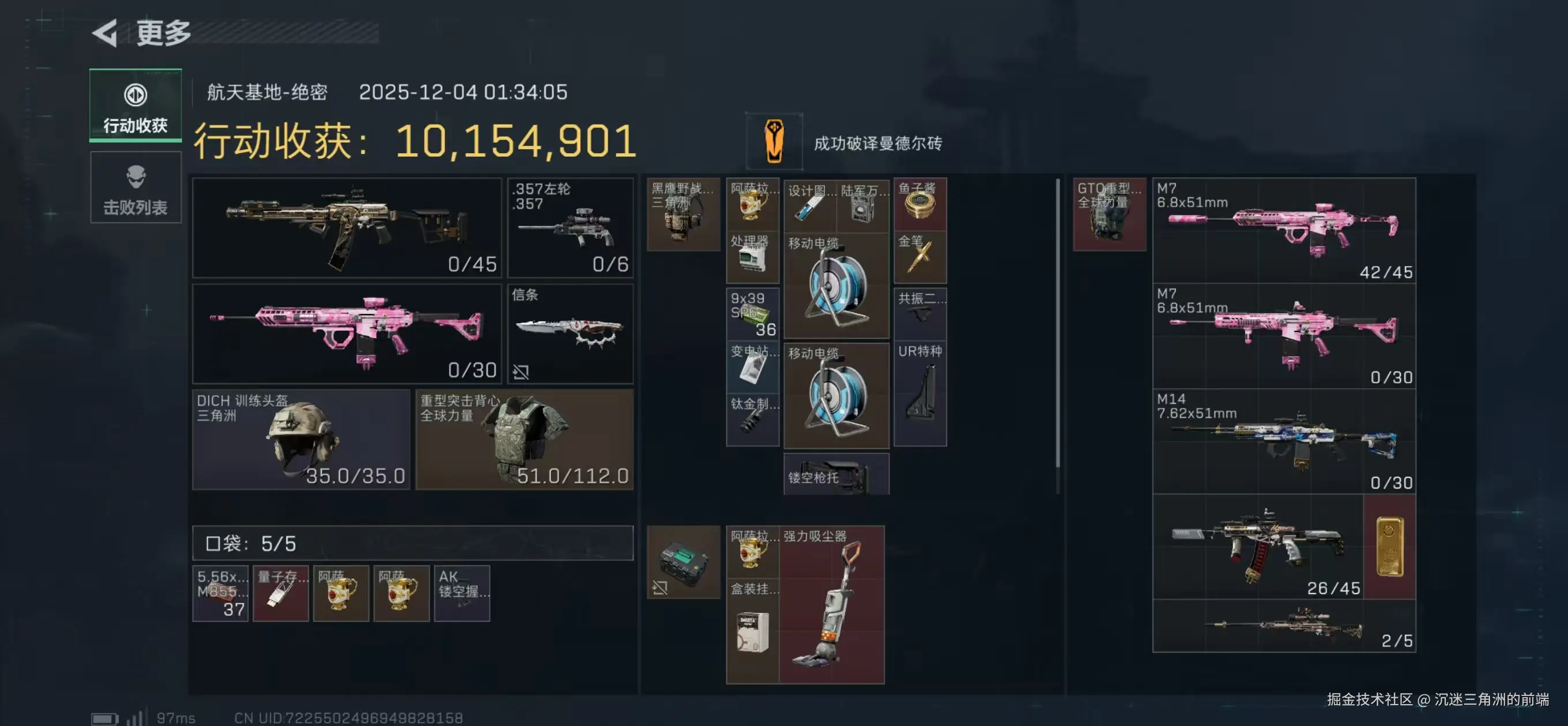
Task: Select the 行动收获 tab
Action: (x=135, y=107)
